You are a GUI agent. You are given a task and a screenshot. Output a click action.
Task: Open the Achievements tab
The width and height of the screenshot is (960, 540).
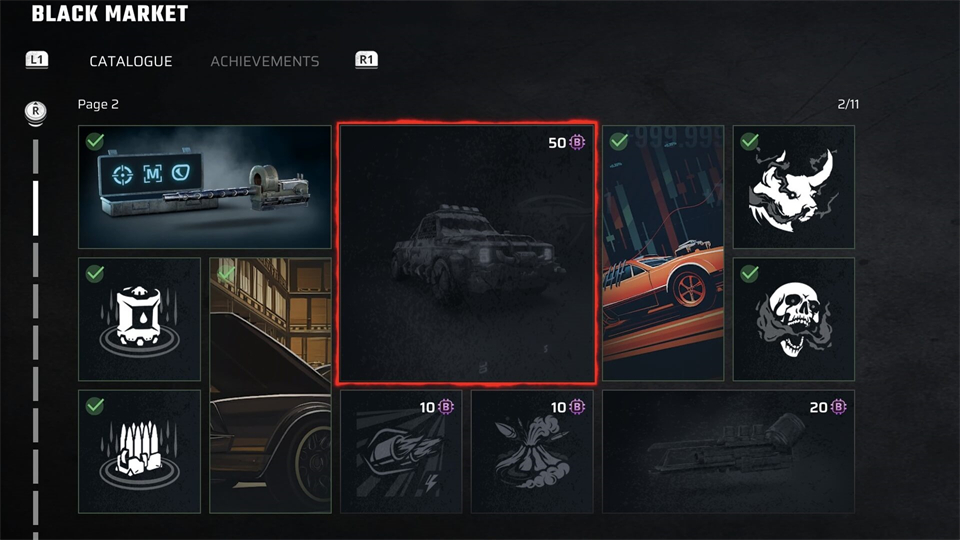[x=265, y=61]
